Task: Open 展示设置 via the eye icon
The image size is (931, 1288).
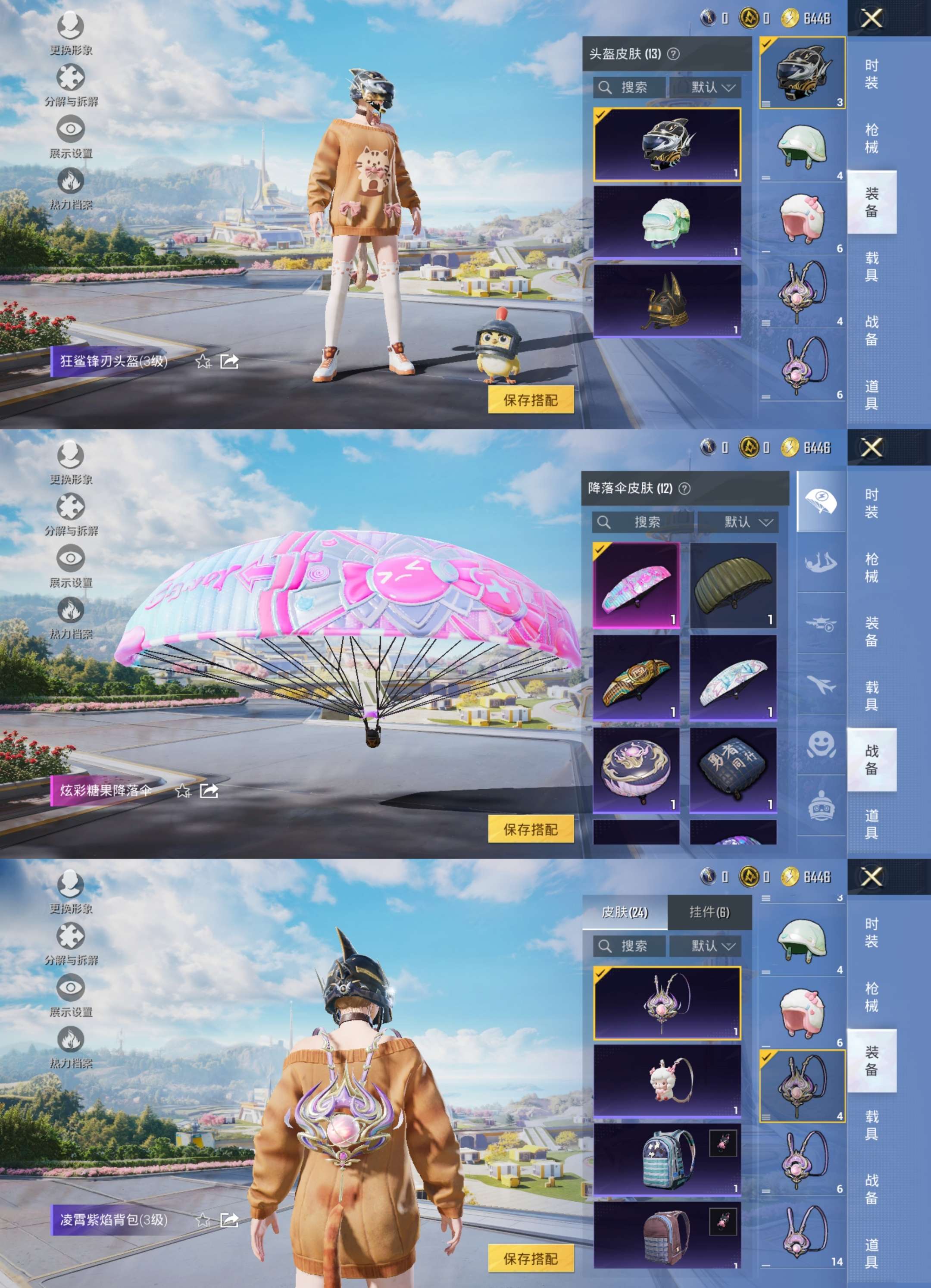Action: tap(69, 129)
